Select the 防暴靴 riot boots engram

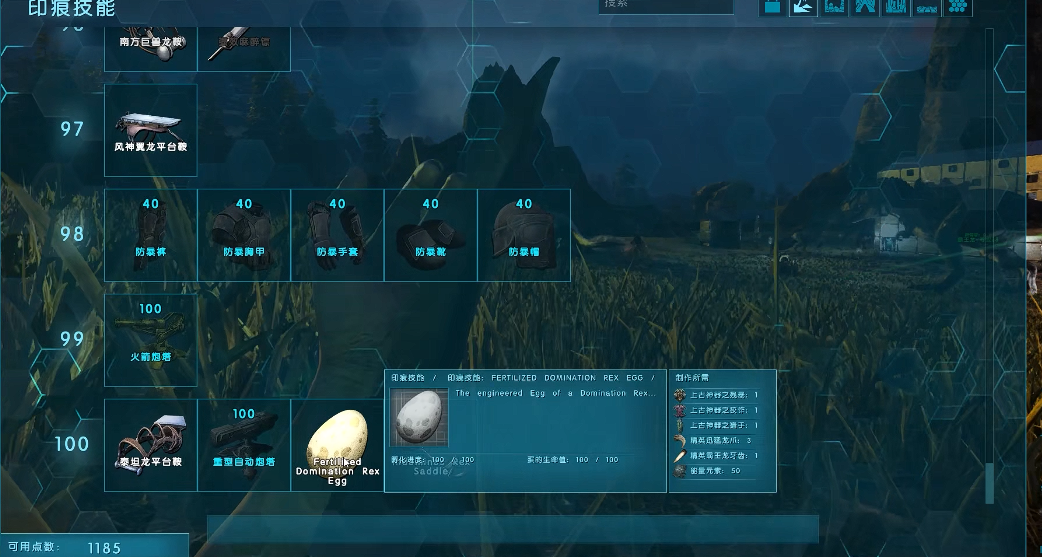pos(430,235)
